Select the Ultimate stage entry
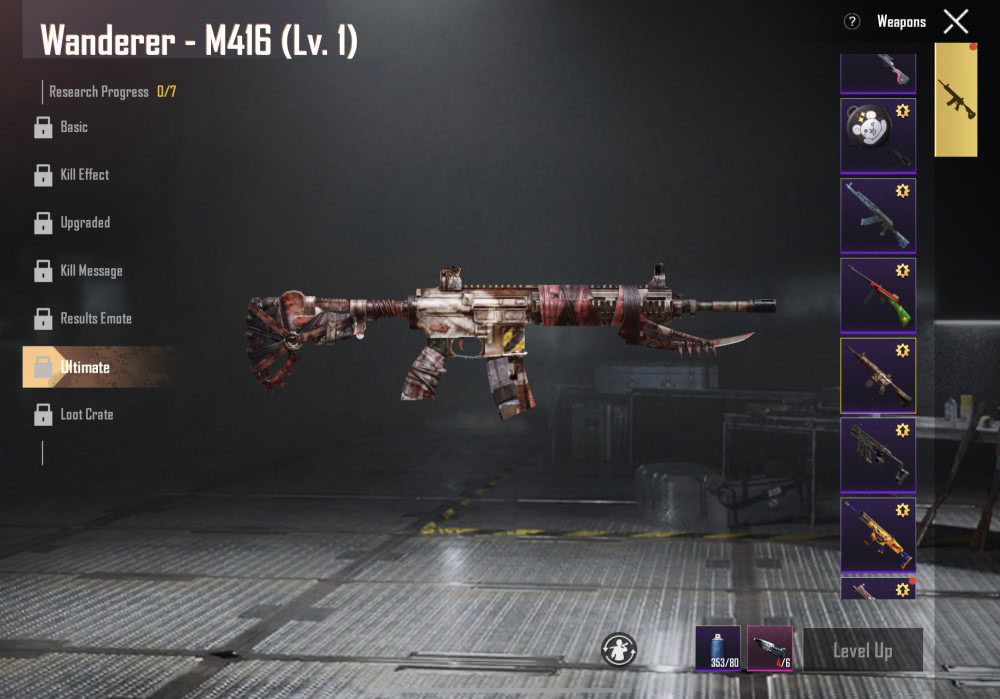This screenshot has height=699, width=1000. [84, 367]
